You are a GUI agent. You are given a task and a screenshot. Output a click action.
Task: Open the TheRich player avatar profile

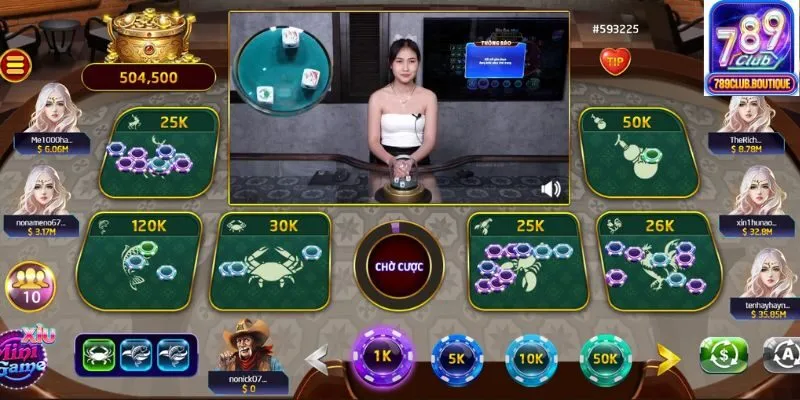click(750, 112)
